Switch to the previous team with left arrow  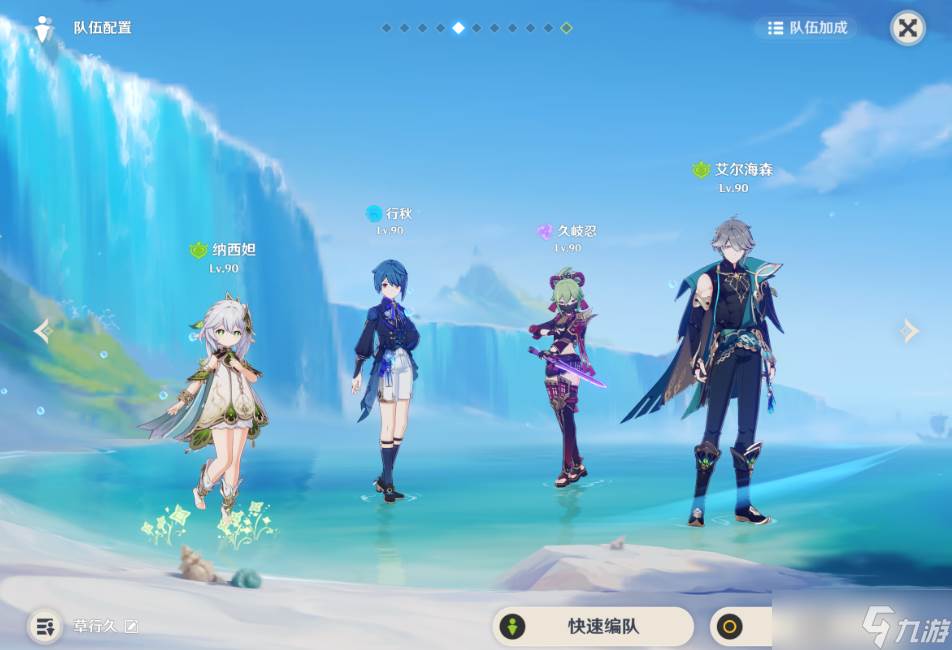click(x=42, y=331)
